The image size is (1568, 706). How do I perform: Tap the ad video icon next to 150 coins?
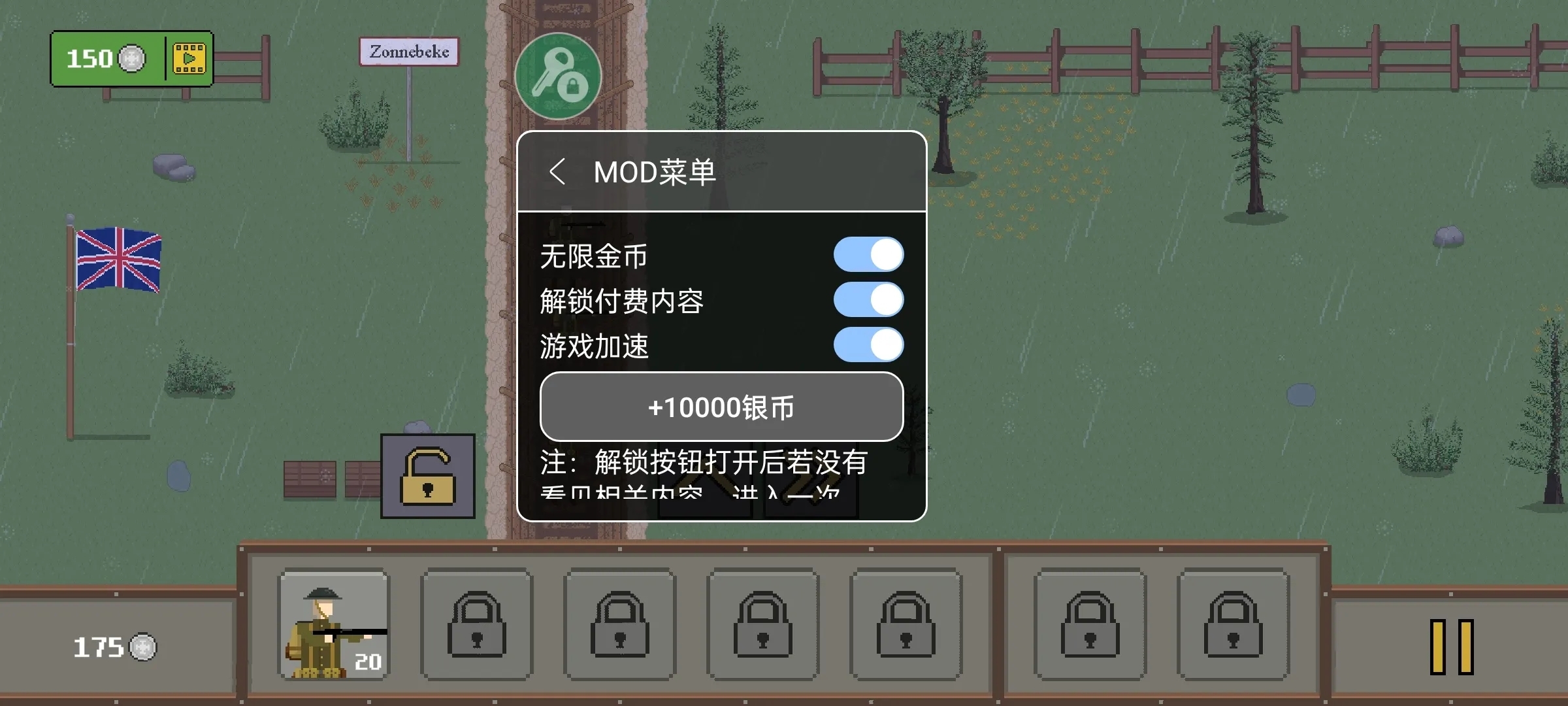[188, 60]
